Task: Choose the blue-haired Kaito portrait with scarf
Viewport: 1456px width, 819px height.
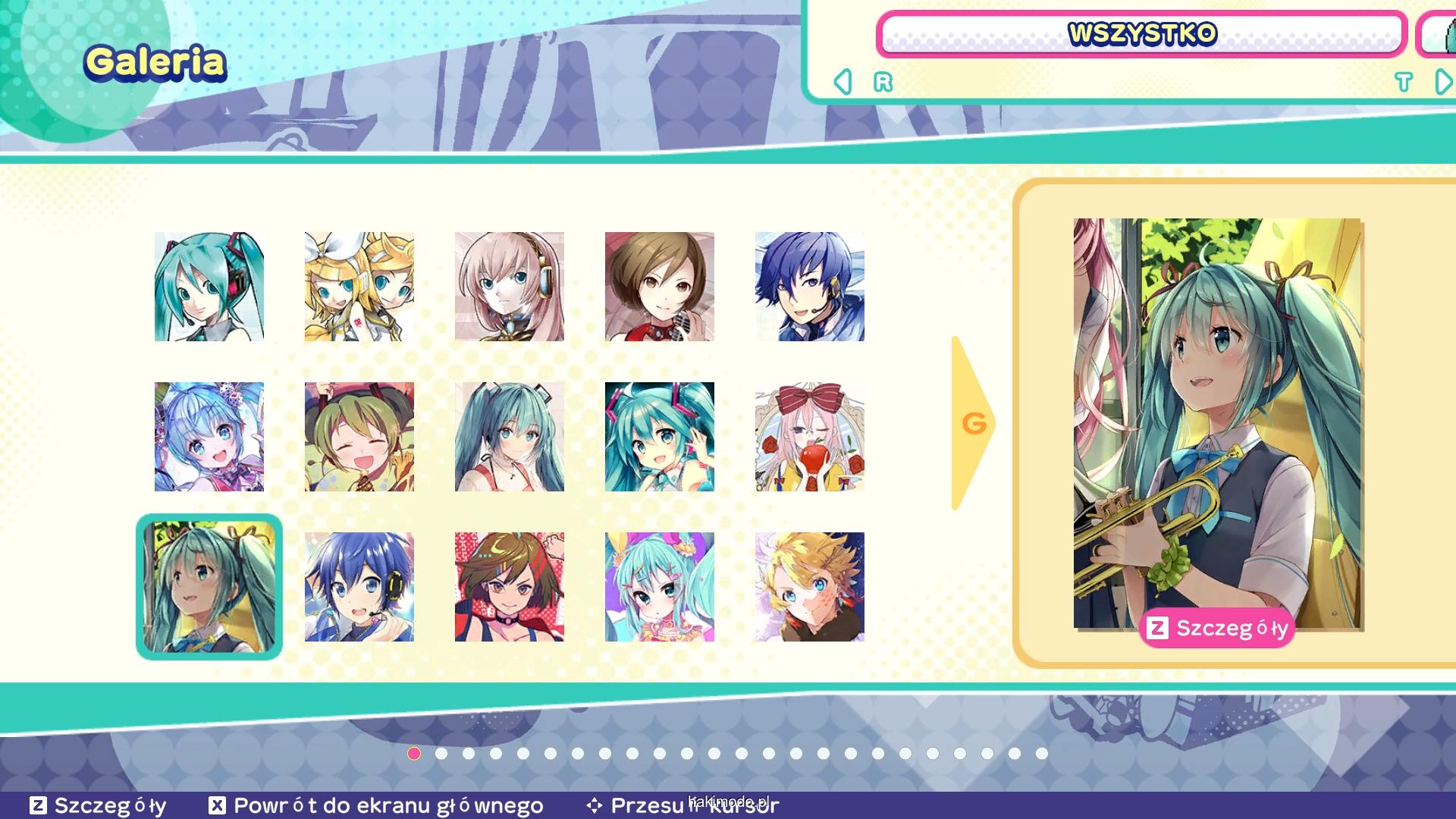Action: click(810, 287)
